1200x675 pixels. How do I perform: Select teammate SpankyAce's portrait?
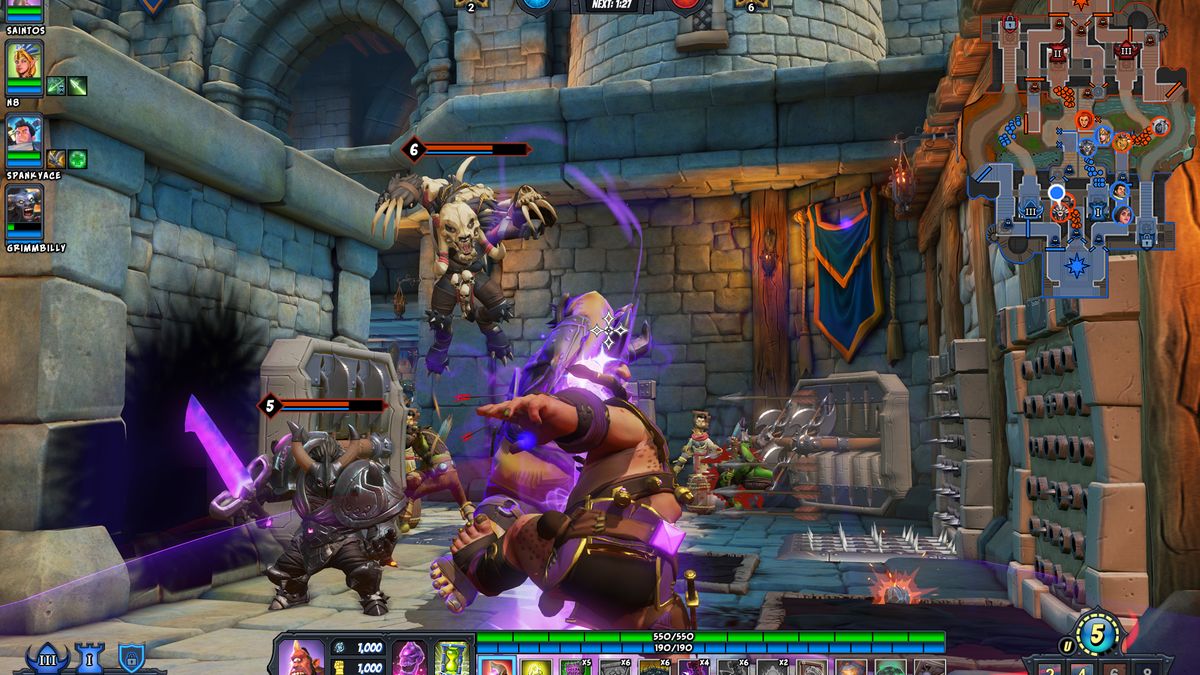(x=24, y=135)
